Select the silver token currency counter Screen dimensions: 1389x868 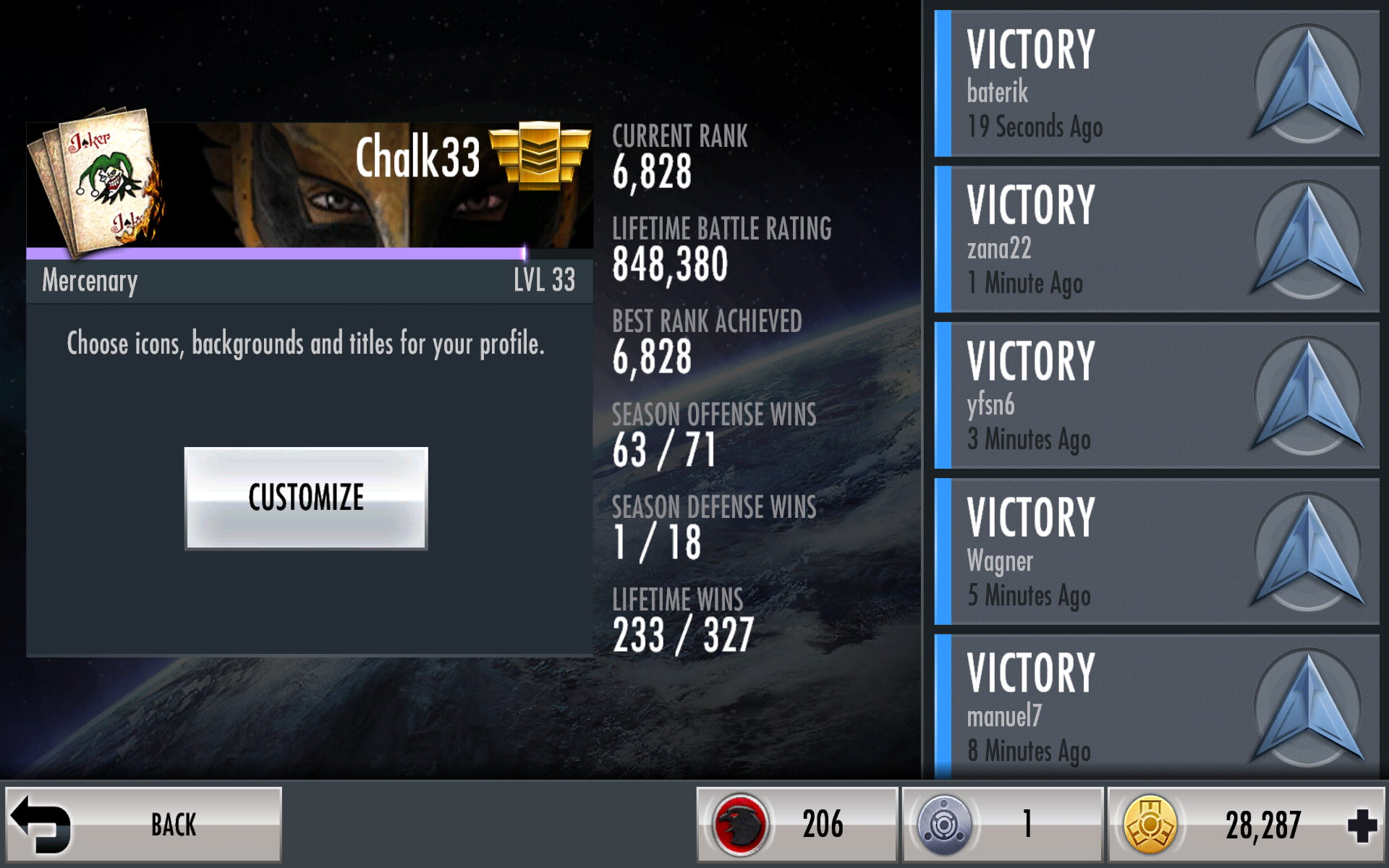point(1002,825)
